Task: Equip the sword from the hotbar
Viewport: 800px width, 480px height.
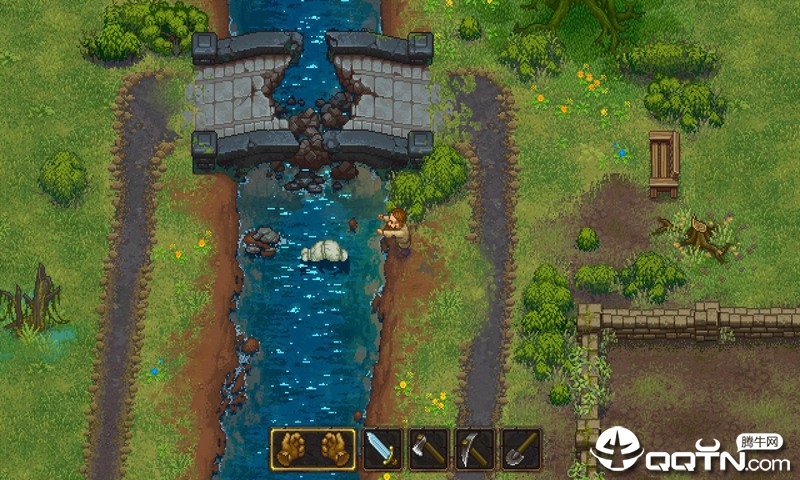Action: coord(381,449)
